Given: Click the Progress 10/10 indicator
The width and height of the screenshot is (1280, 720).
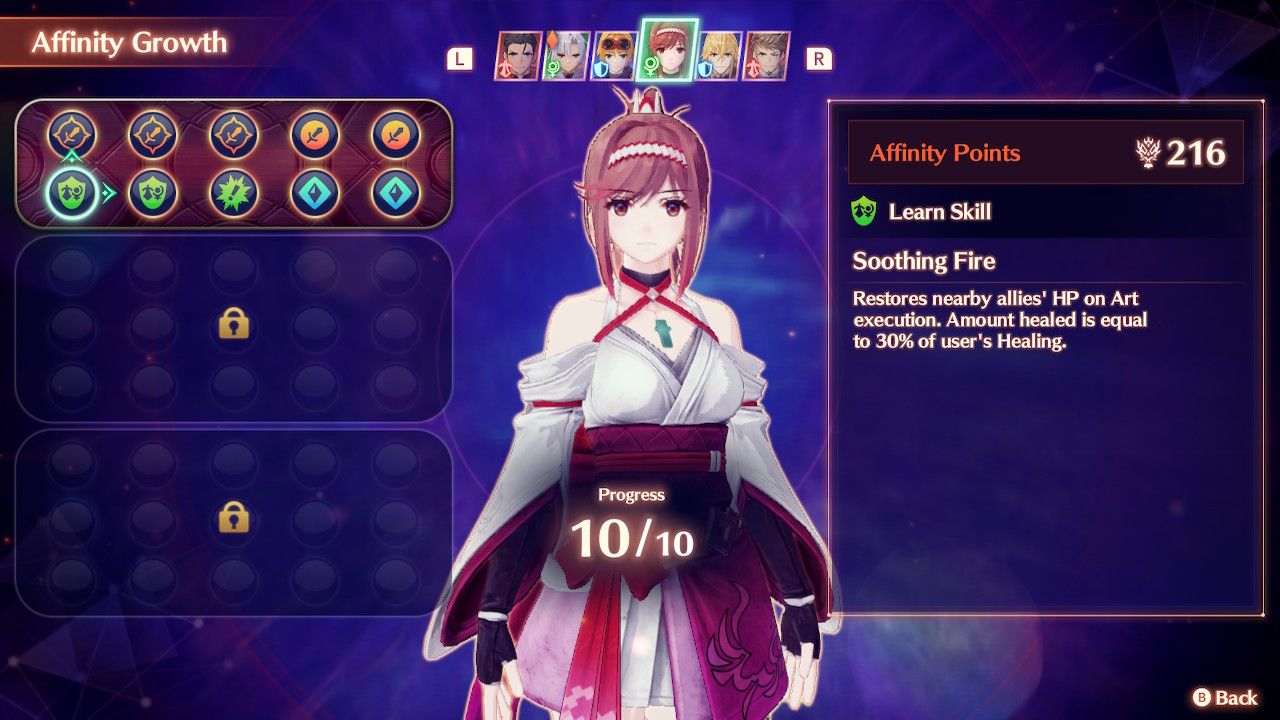Looking at the screenshot, I should (x=631, y=518).
